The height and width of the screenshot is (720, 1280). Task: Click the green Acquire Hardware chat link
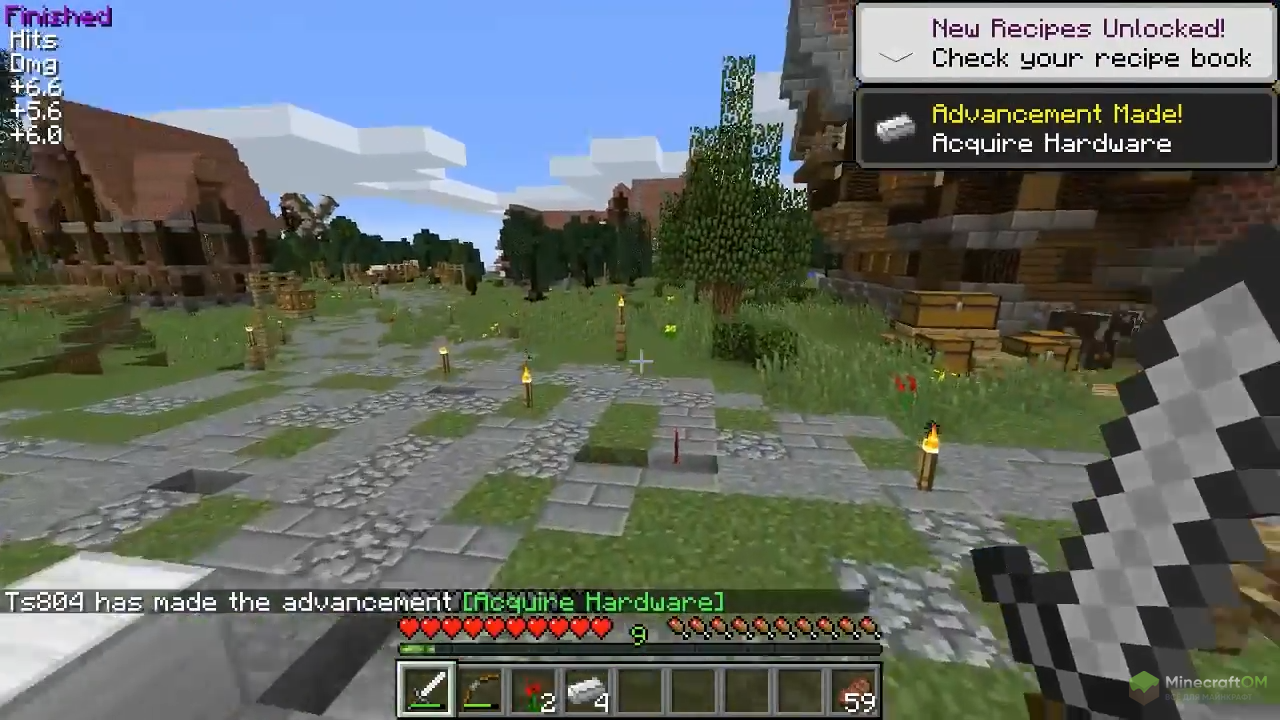pos(592,602)
